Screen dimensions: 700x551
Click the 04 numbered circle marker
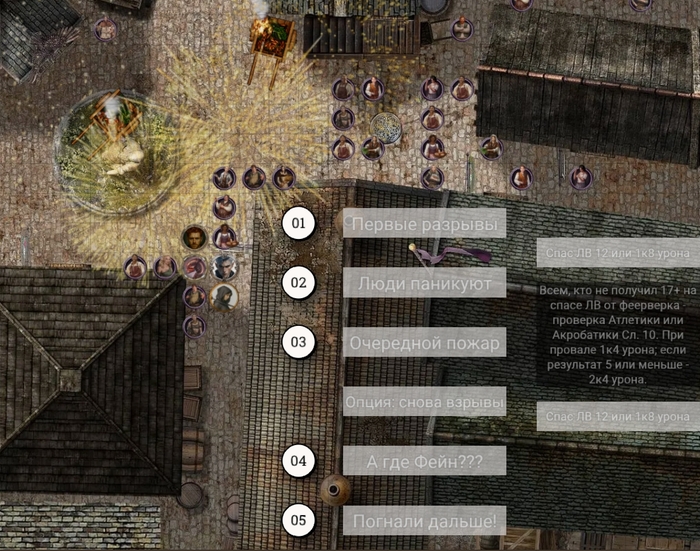298,461
